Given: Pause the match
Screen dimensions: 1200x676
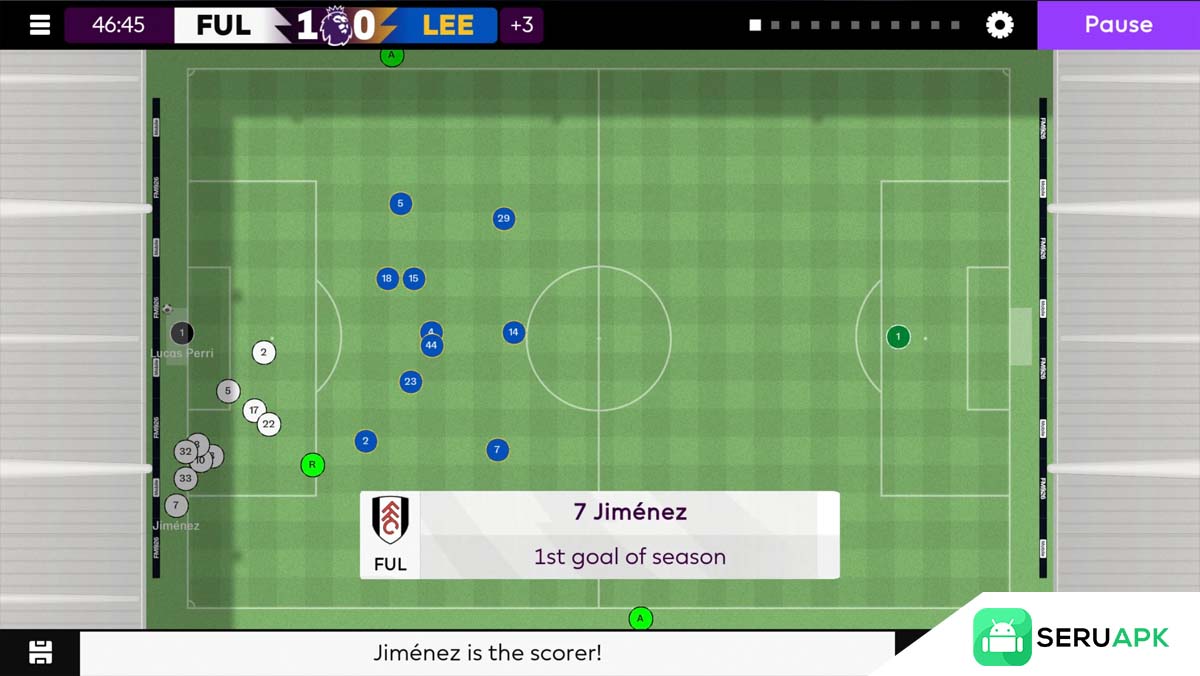Looking at the screenshot, I should 1118,25.
